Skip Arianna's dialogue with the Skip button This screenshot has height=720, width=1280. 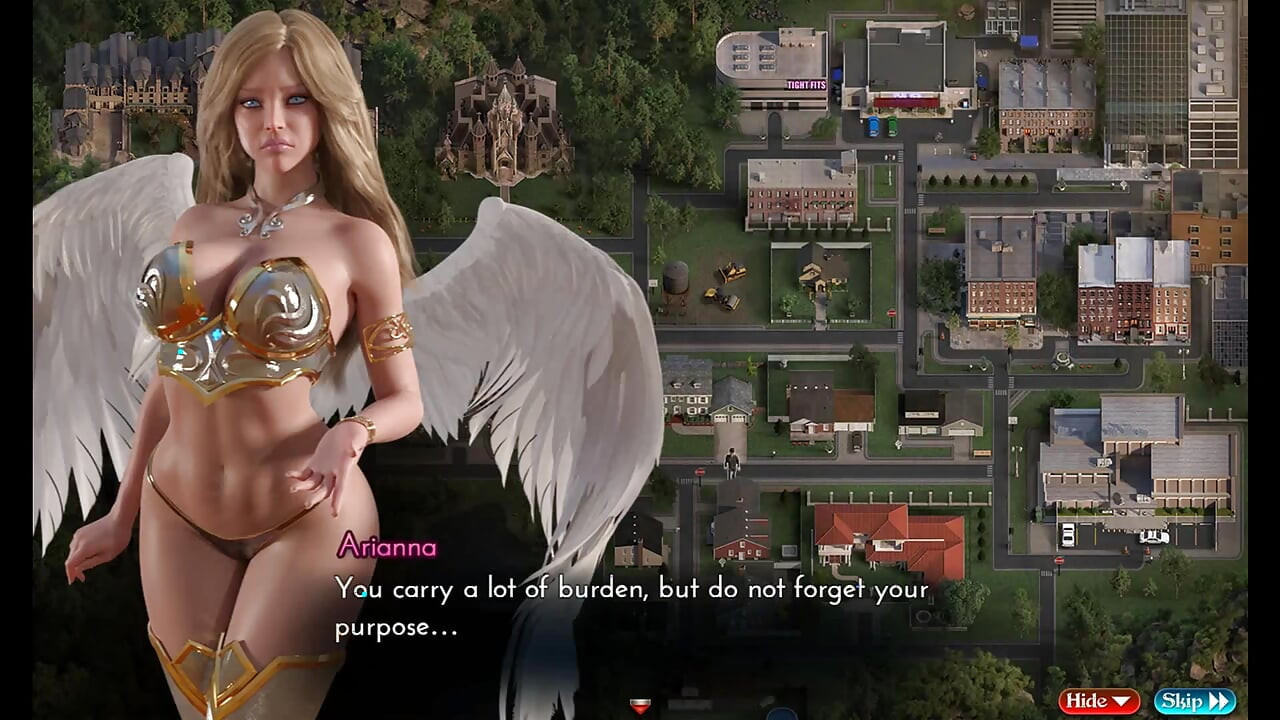(1194, 701)
